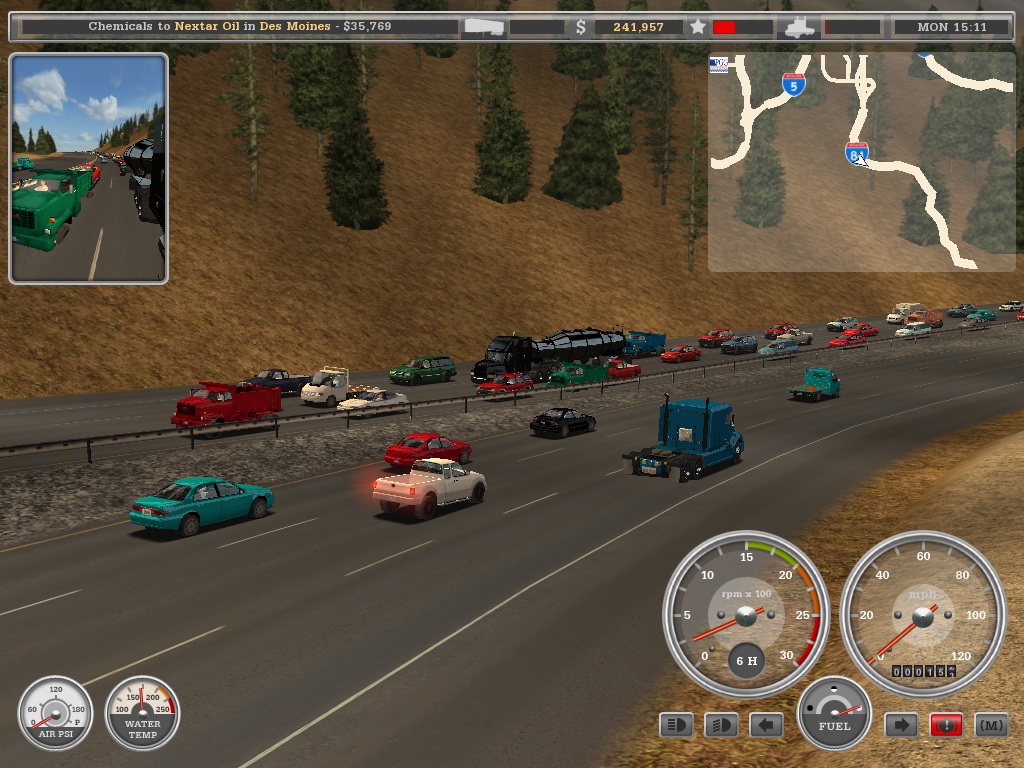Activate the right turn signal arrow

[901, 725]
